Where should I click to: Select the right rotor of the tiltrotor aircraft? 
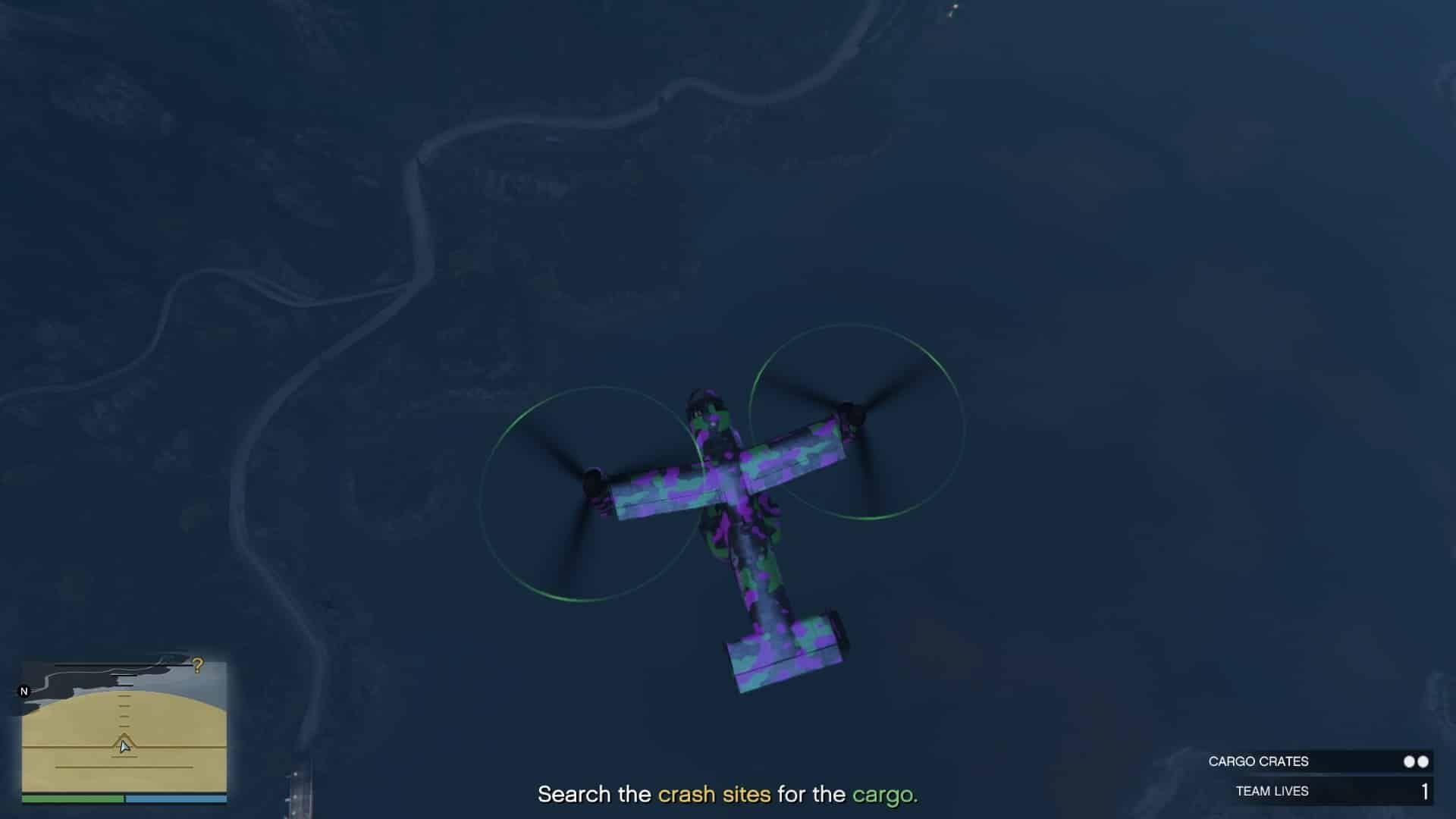point(853,413)
